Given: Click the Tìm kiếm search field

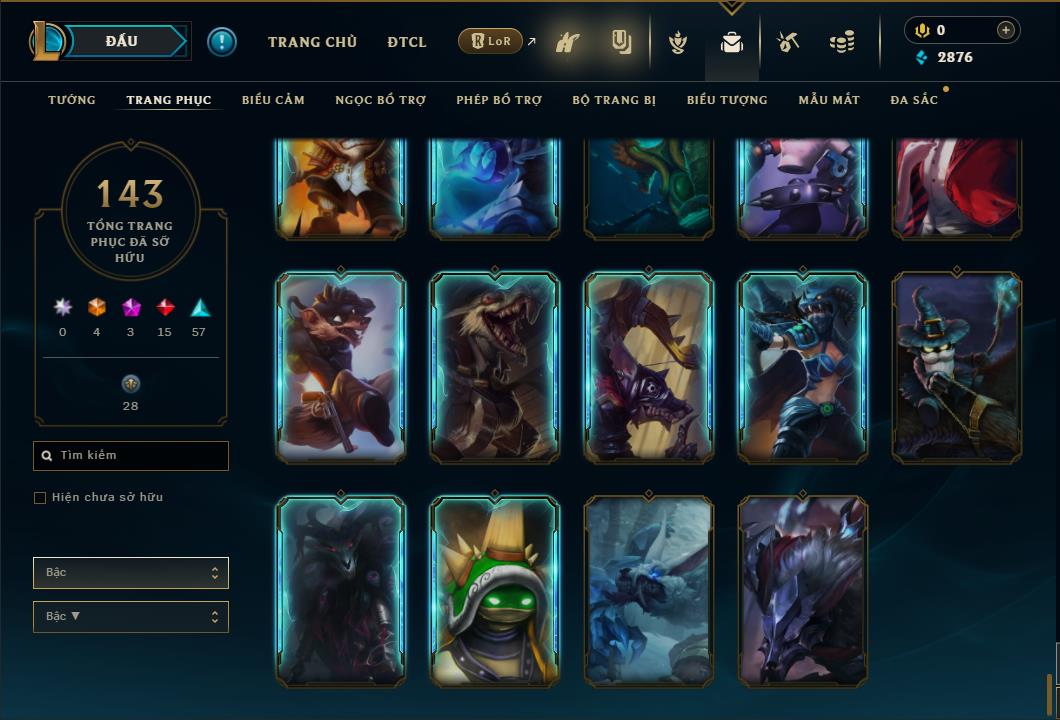Looking at the screenshot, I should pos(131,456).
